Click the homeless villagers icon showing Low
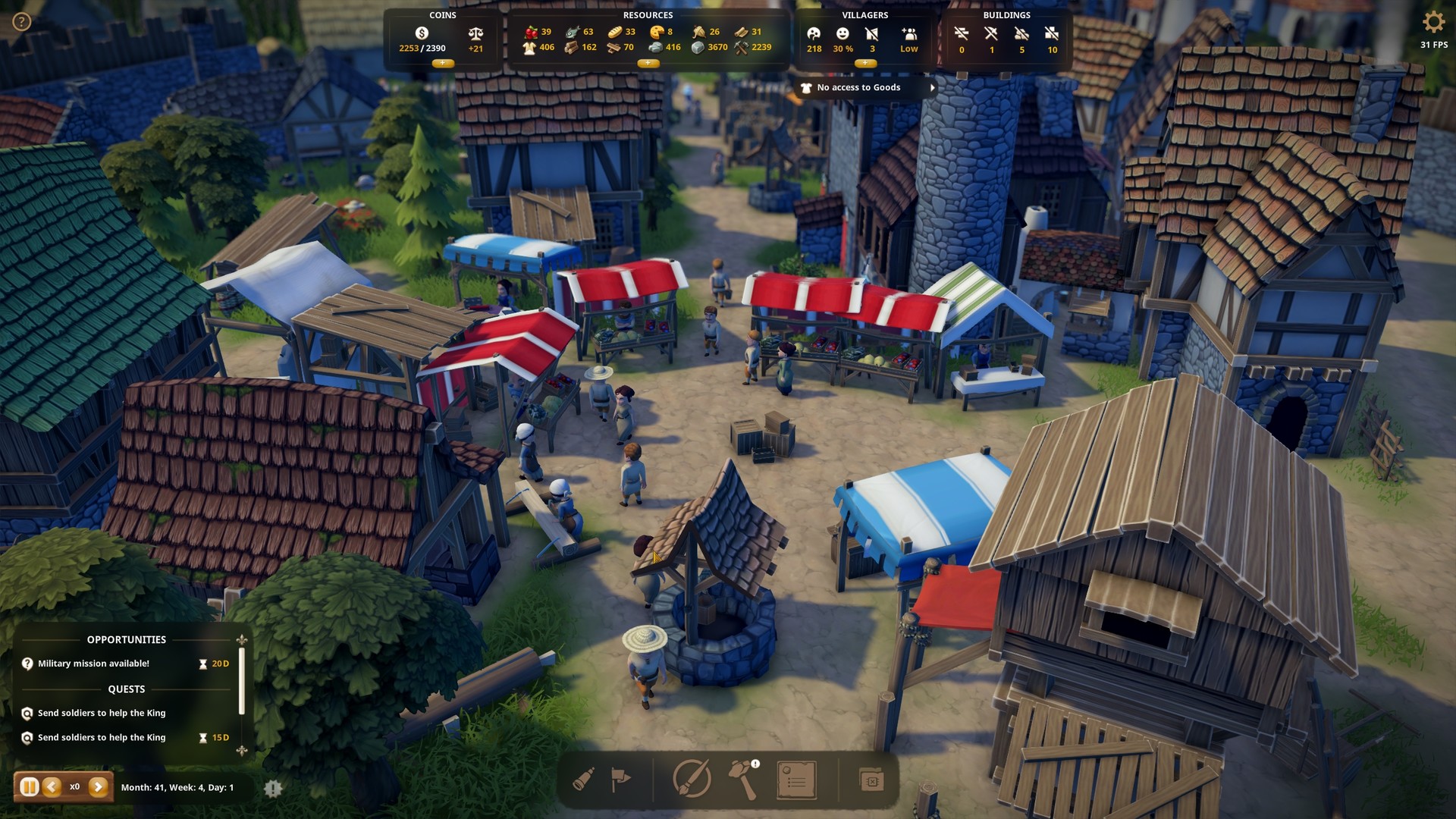 coord(907,34)
